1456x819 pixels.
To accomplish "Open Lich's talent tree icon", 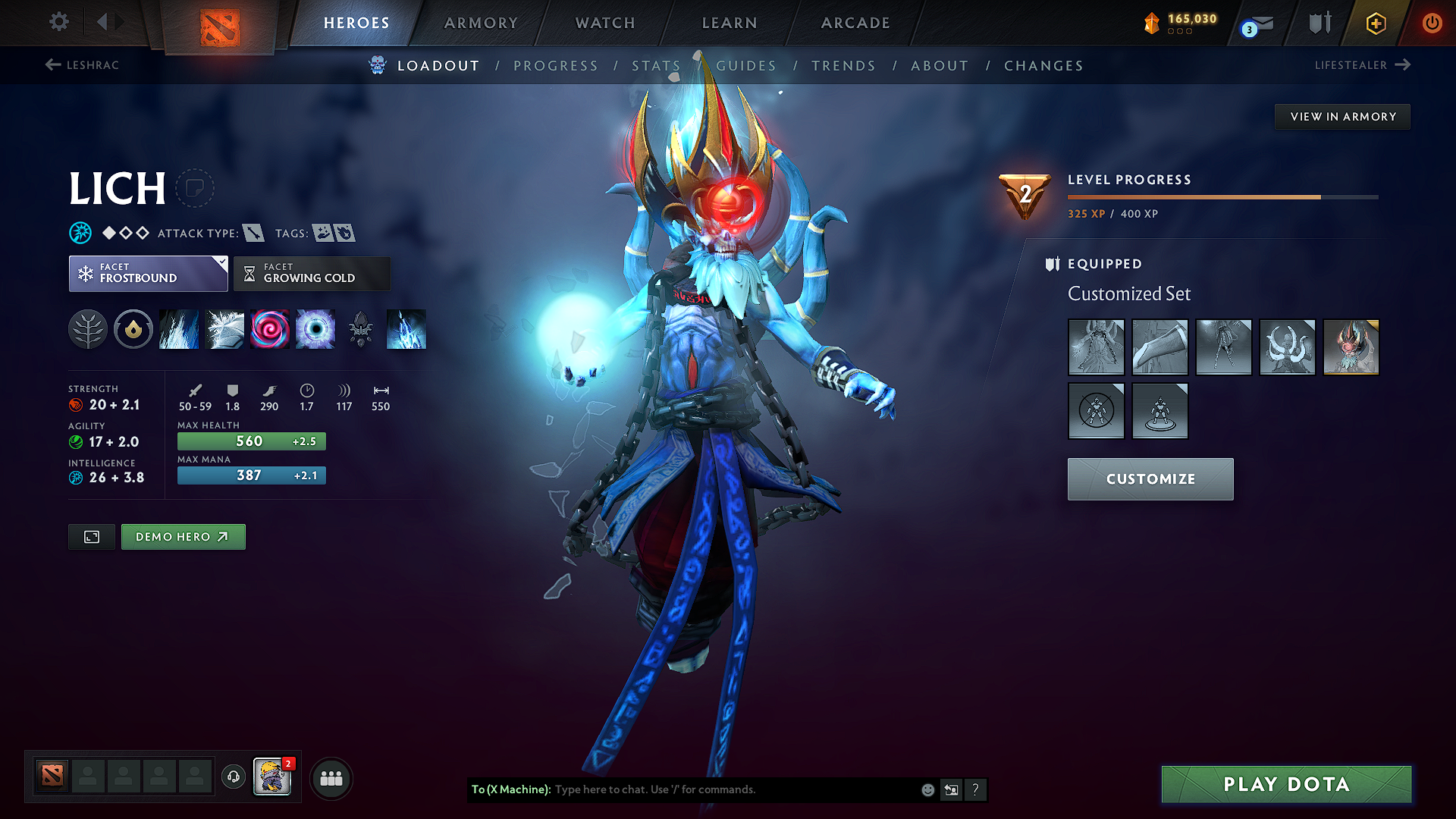I will (88, 329).
